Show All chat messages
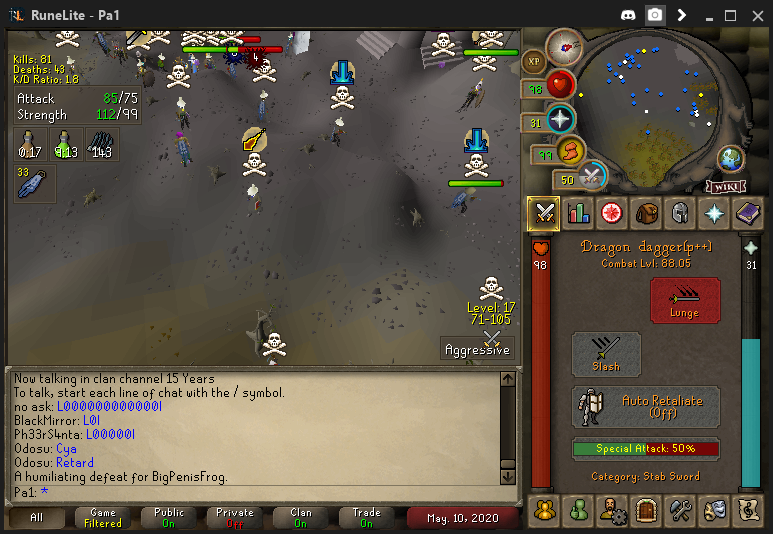The image size is (773, 534). point(37,517)
